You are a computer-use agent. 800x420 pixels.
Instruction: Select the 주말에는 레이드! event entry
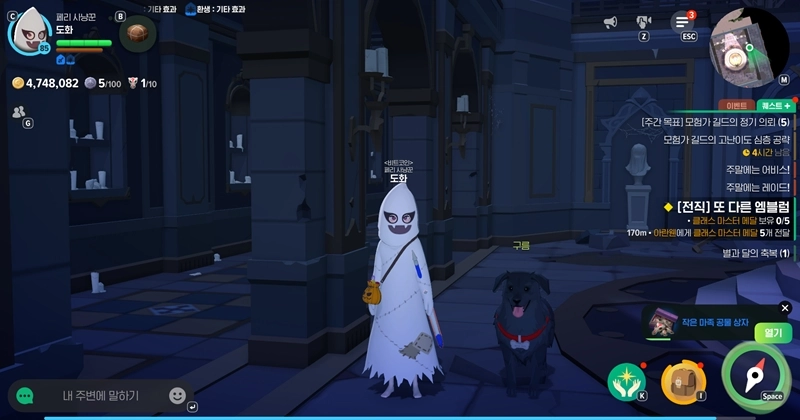point(757,186)
